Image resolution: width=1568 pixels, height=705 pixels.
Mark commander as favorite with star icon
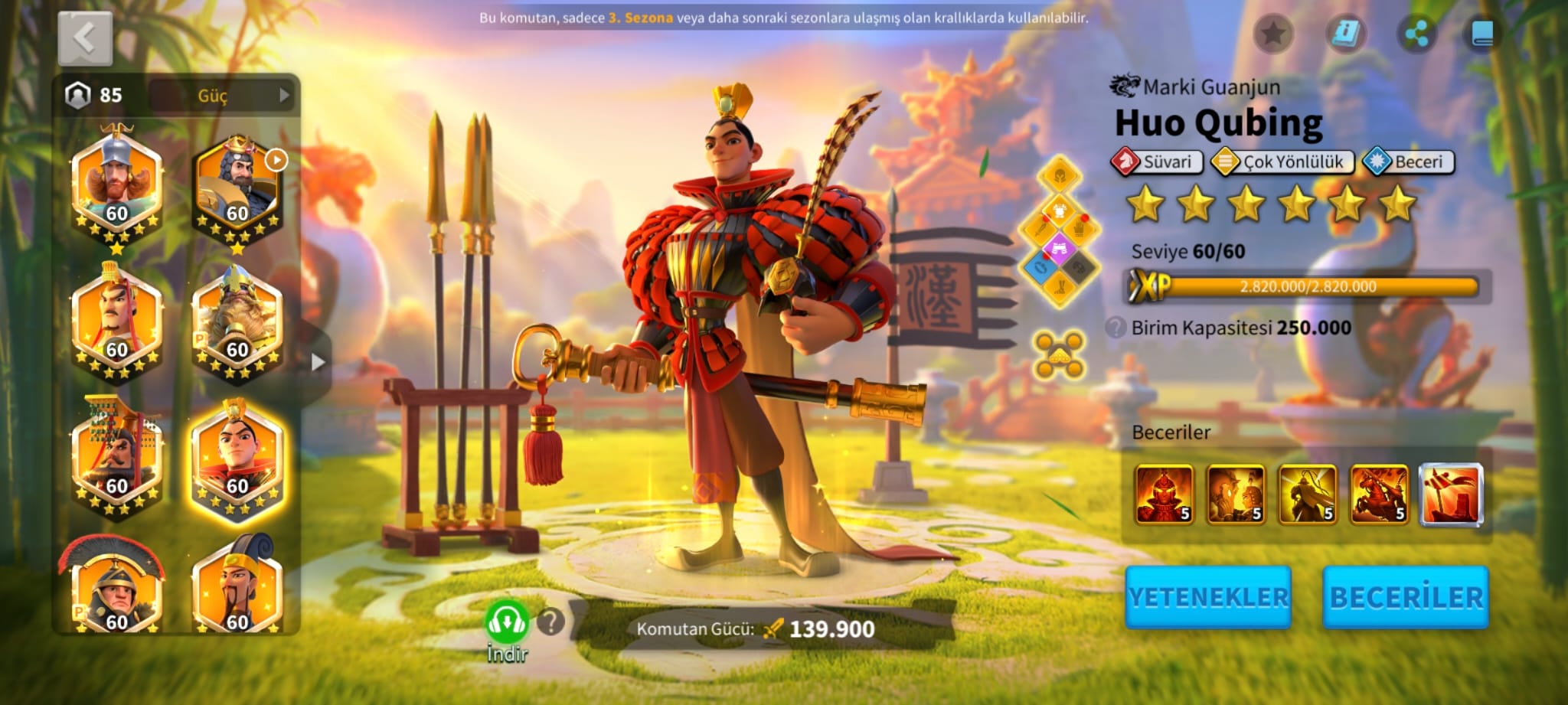[1273, 34]
